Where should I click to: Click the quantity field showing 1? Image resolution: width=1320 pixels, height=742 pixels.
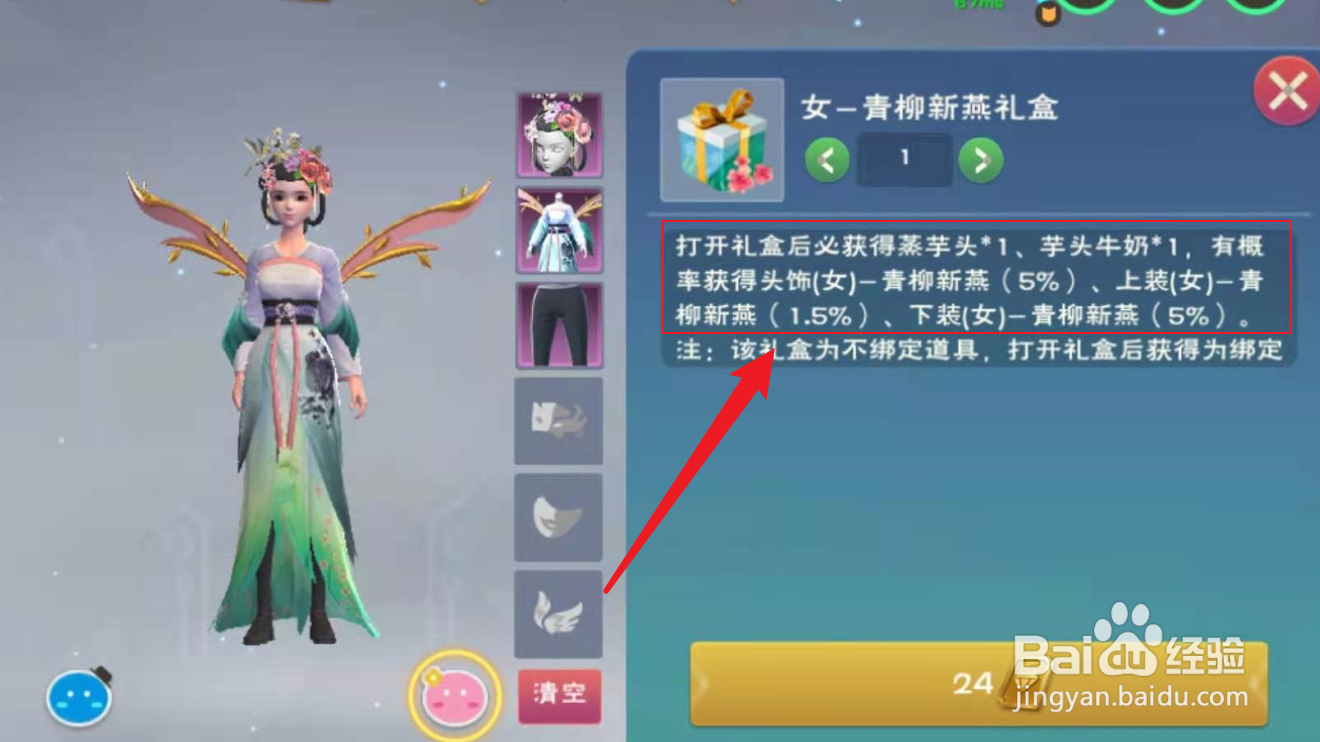pyautogui.click(x=903, y=160)
